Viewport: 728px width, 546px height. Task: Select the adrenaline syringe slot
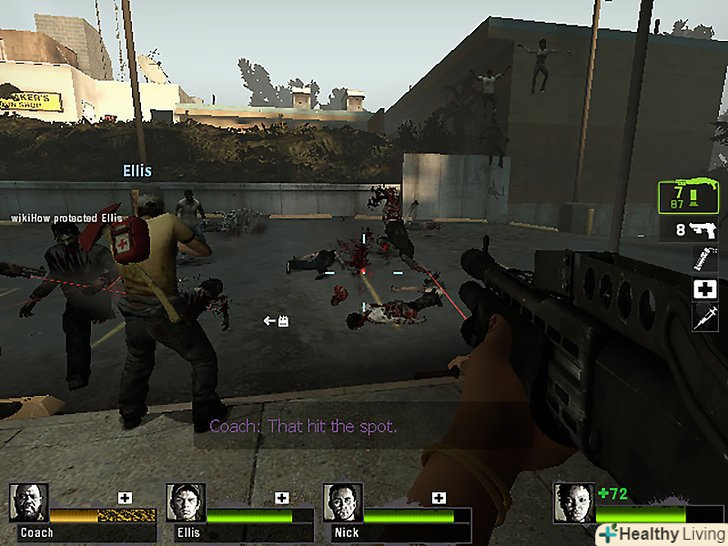[x=703, y=318]
